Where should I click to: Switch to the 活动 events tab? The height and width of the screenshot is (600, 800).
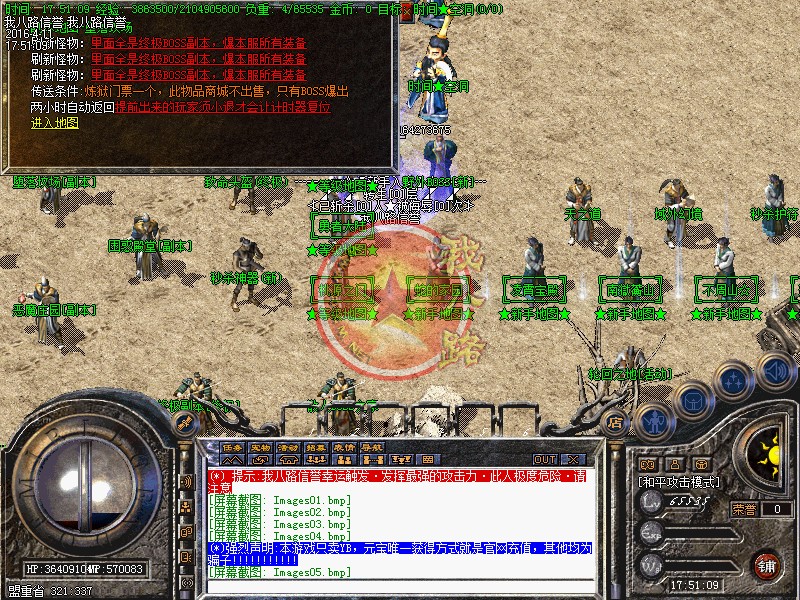[x=289, y=447]
